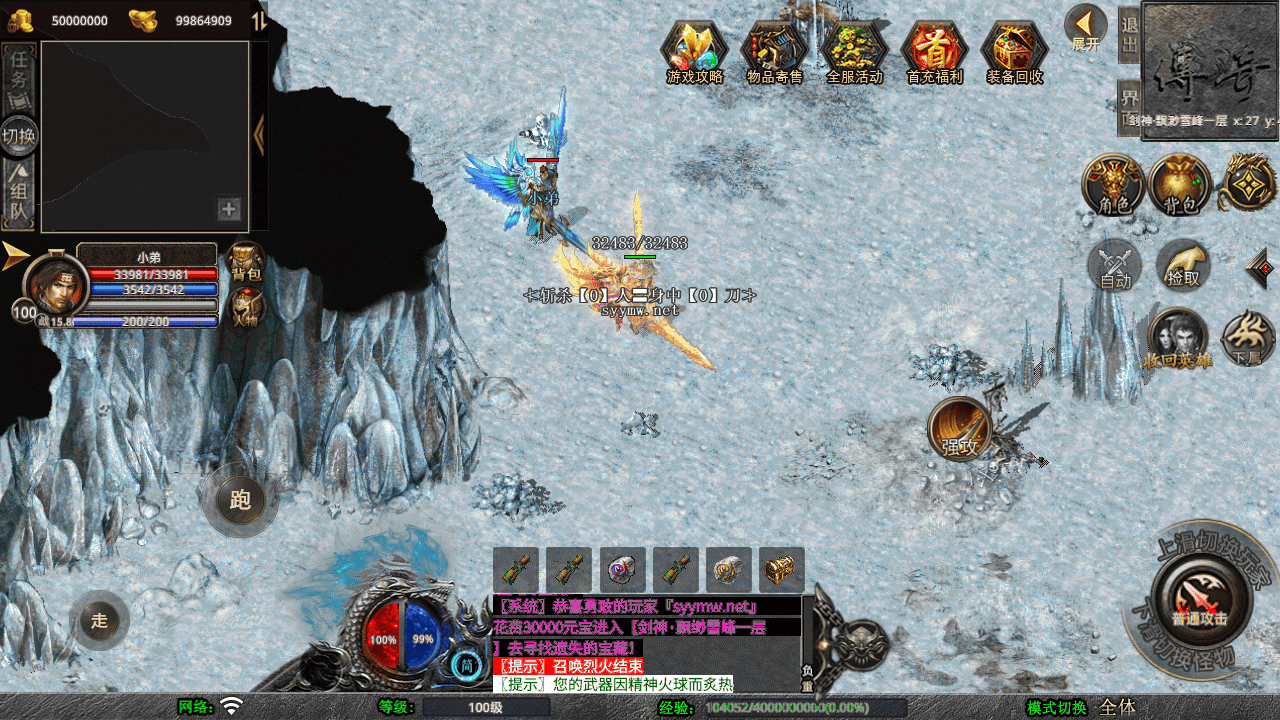Screen dimensions: 1280x720
Task: Show the 全服活动 server events
Action: pyautogui.click(x=855, y=50)
